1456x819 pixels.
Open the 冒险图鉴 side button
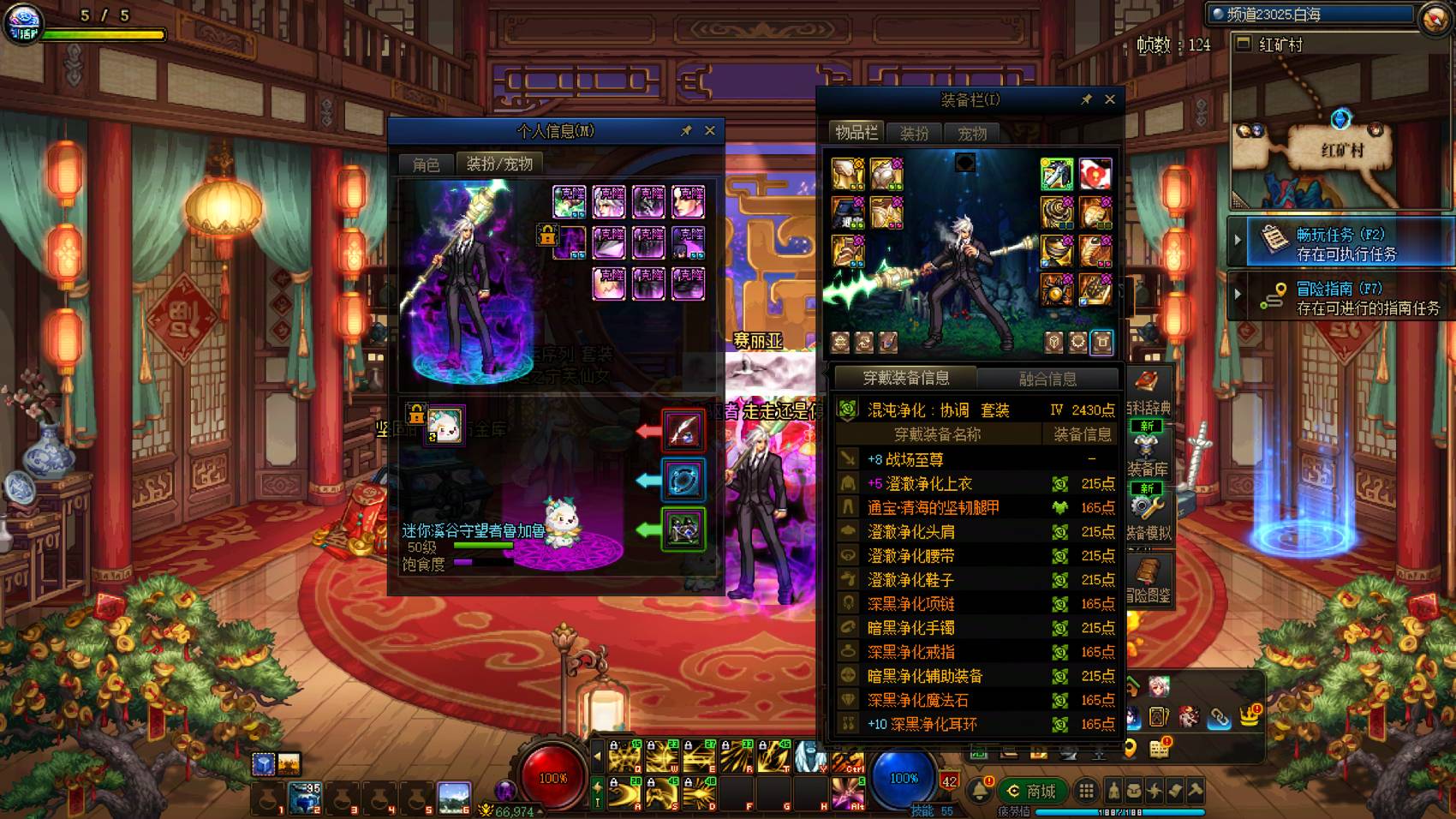1148,579
